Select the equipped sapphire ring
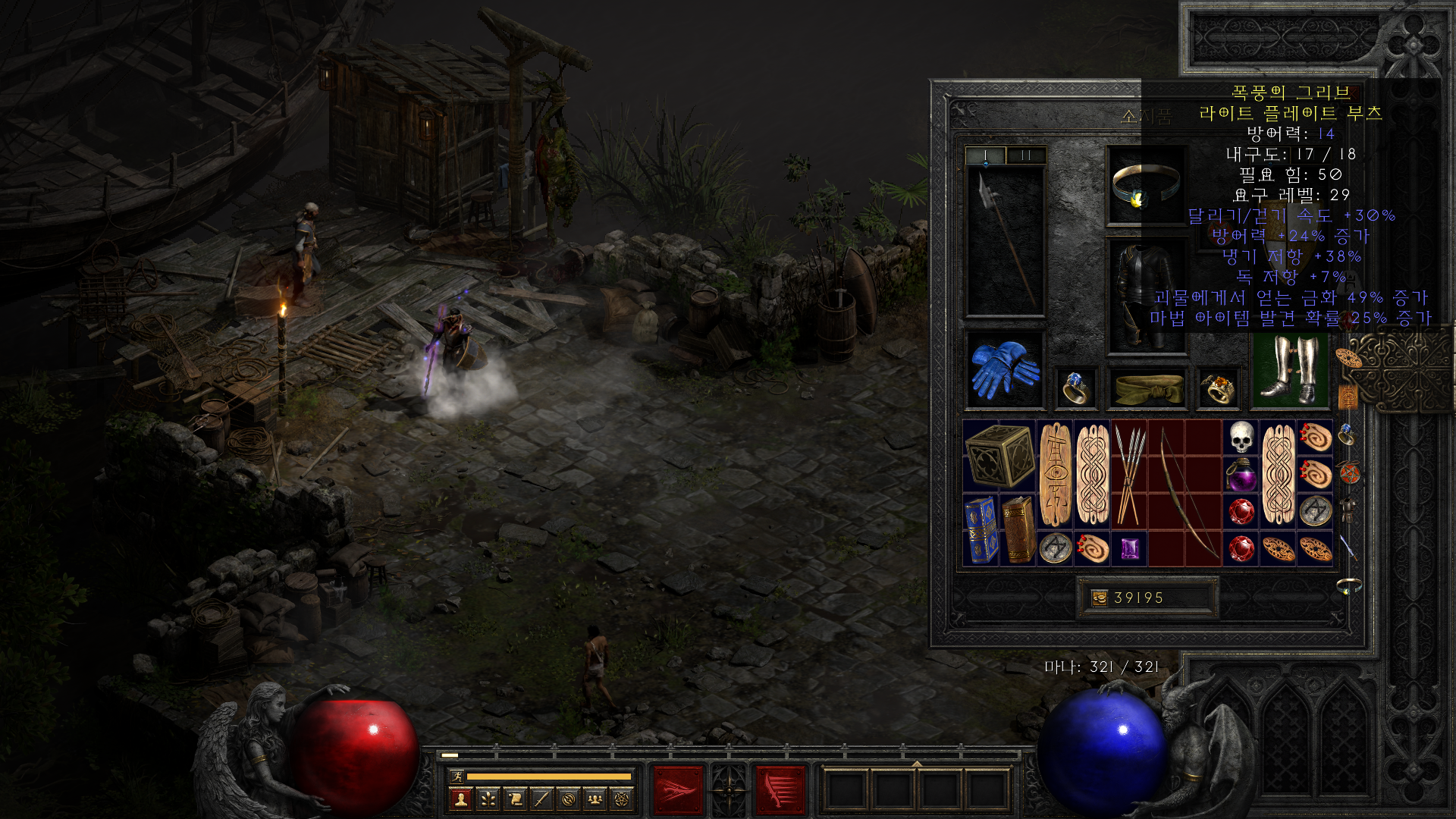The image size is (1456, 819). coord(1075,388)
